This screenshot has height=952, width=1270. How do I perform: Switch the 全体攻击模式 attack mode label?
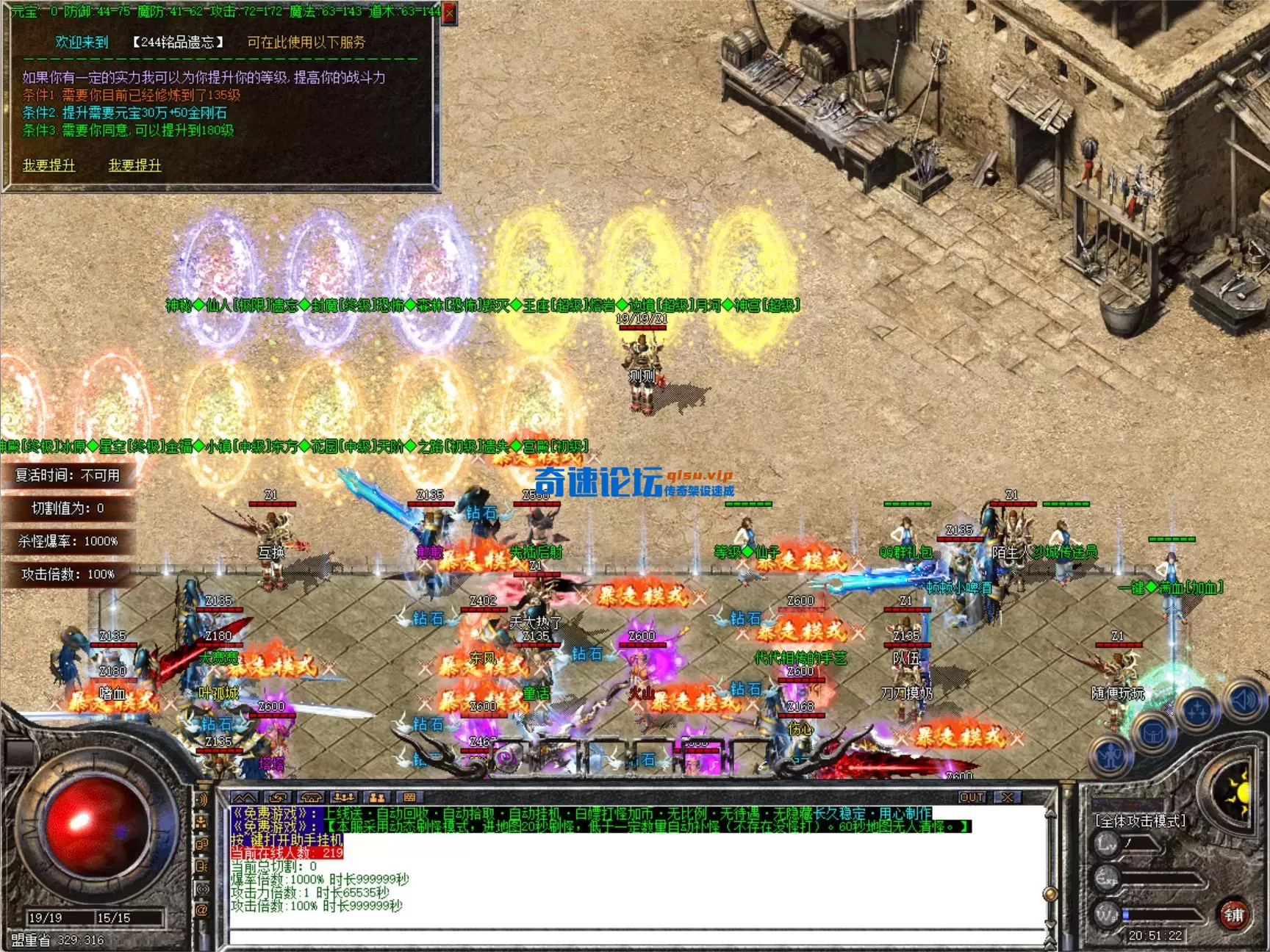pyautogui.click(x=1140, y=821)
